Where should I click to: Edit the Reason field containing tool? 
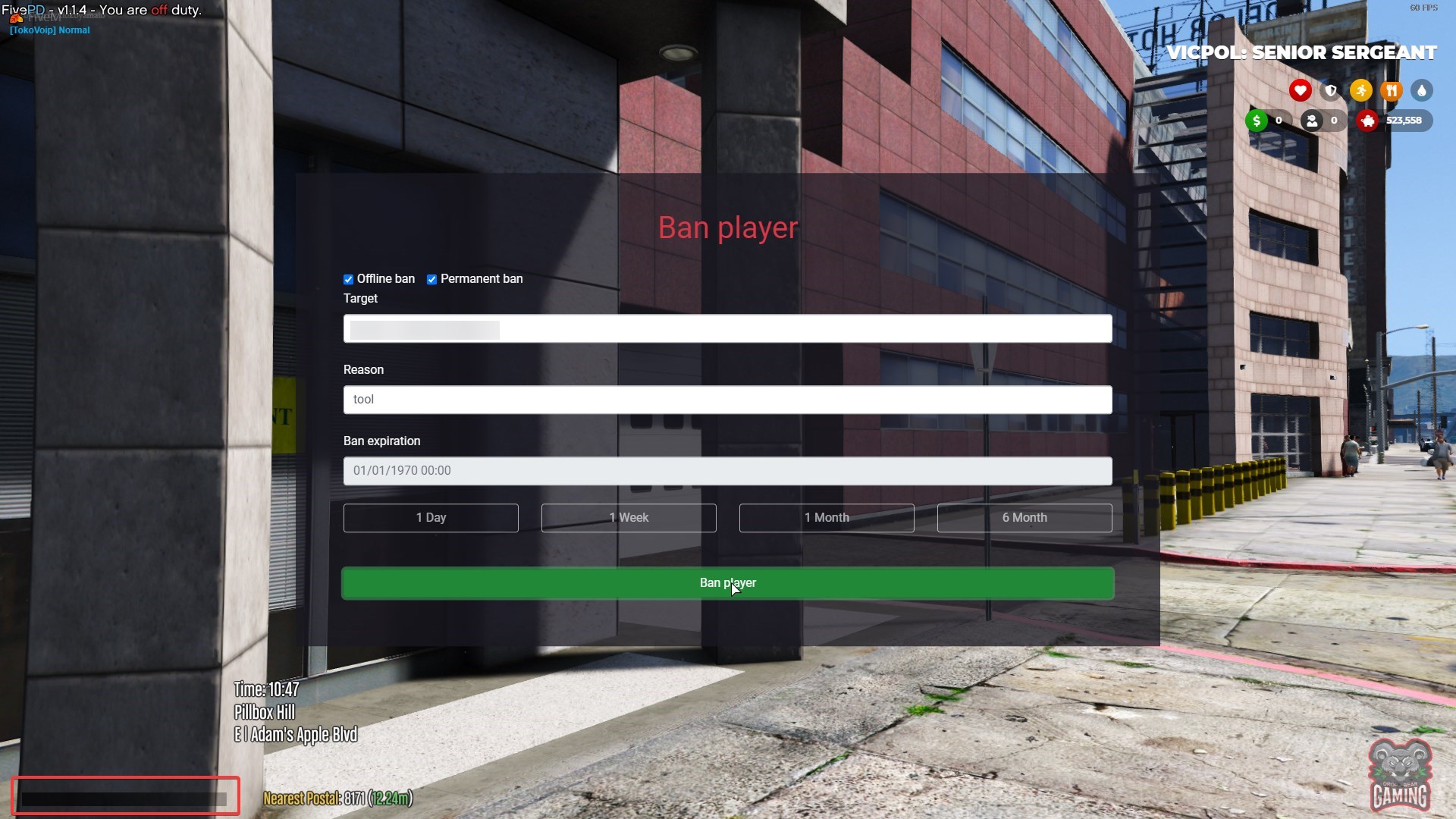click(727, 400)
